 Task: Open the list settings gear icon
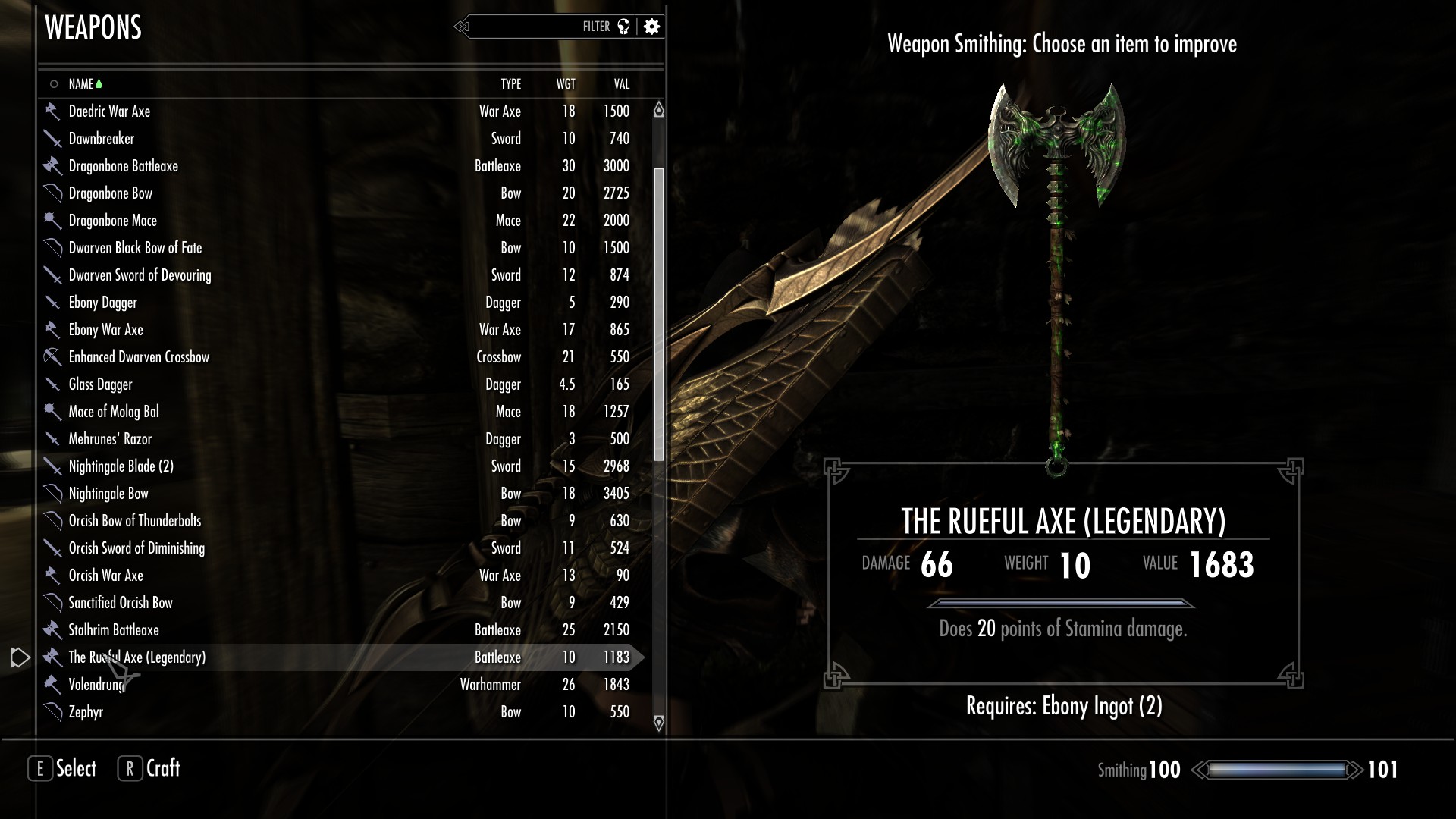tap(651, 27)
